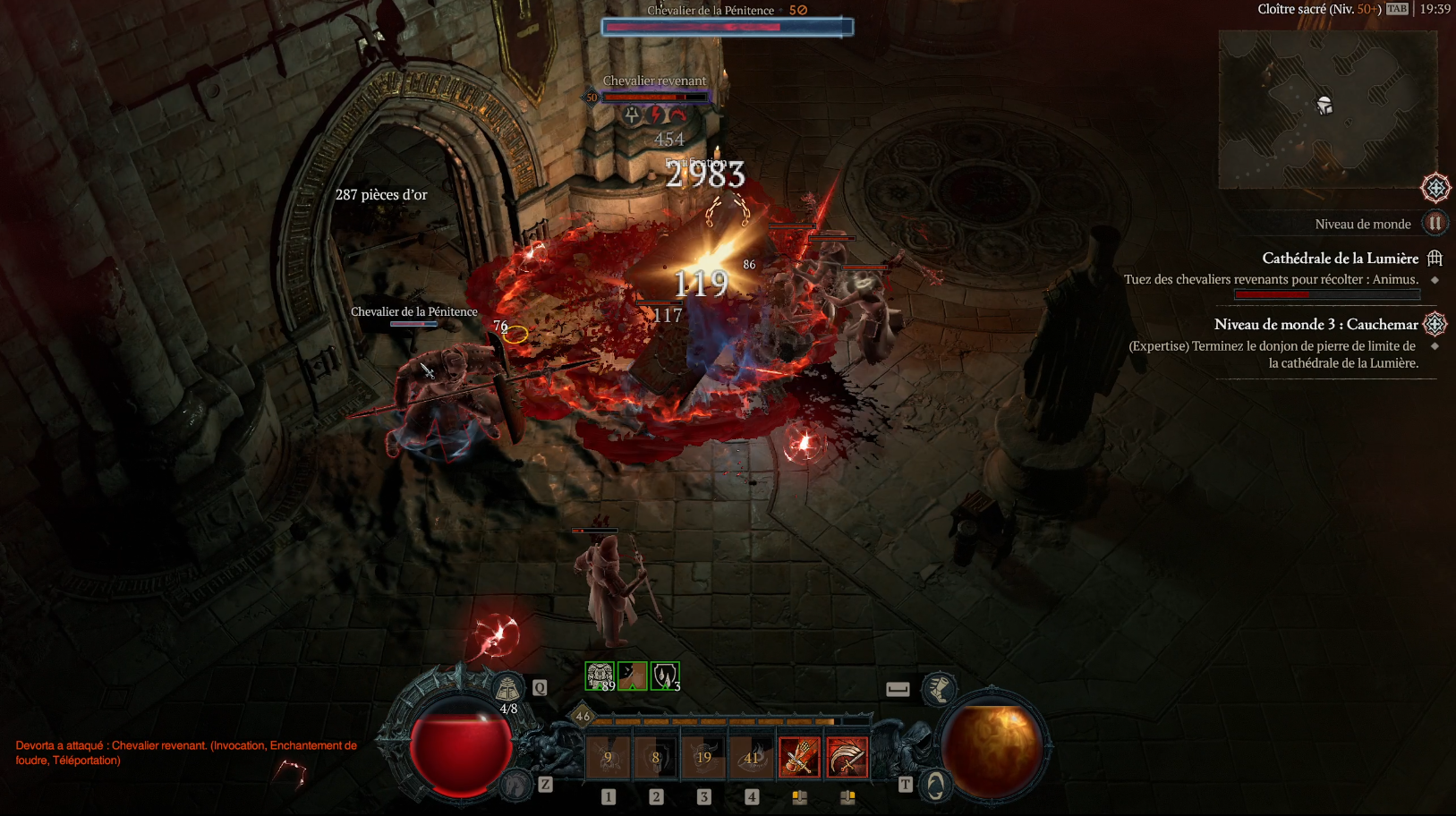Click the horse mount icon
Viewport: 1456px width, 816px height.
click(516, 785)
